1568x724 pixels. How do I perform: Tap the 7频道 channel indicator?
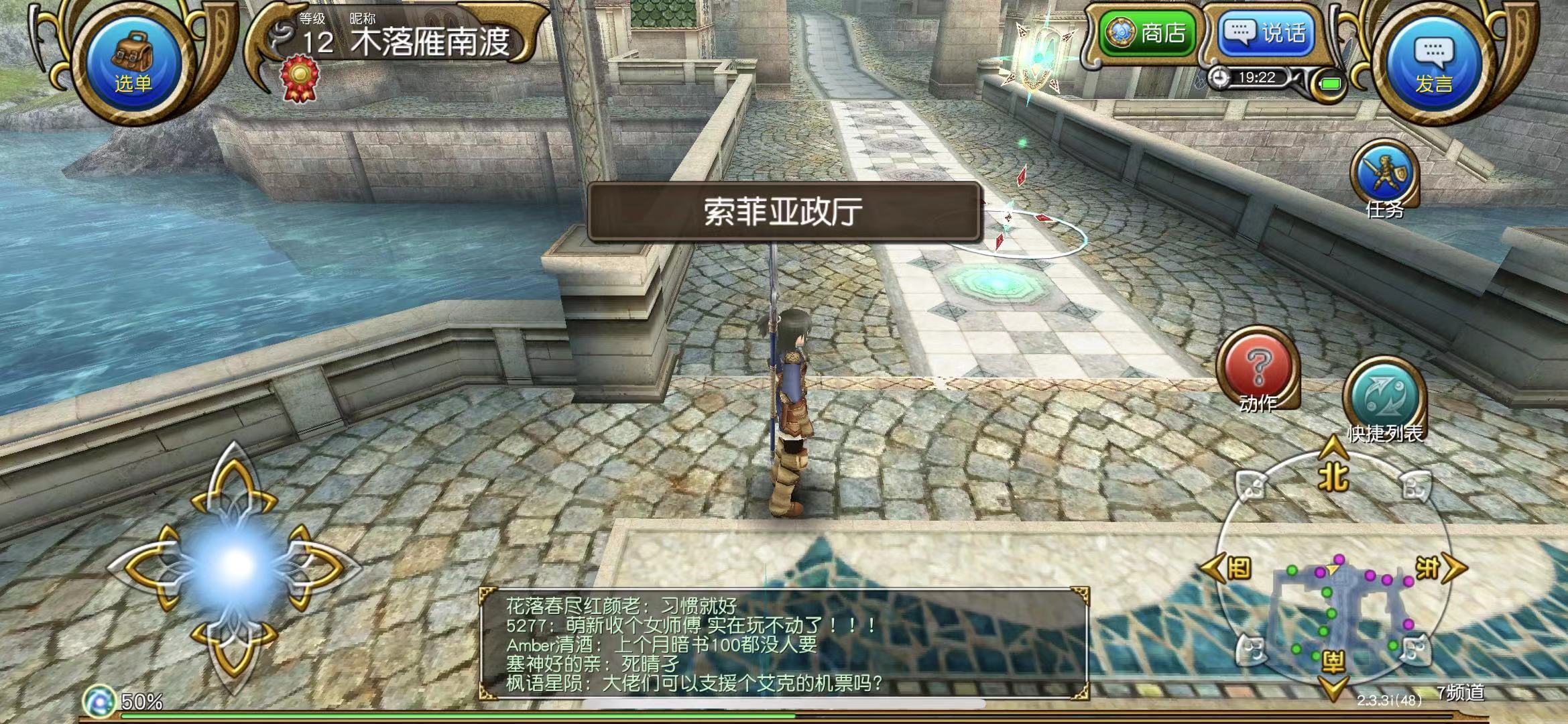[x=1460, y=693]
